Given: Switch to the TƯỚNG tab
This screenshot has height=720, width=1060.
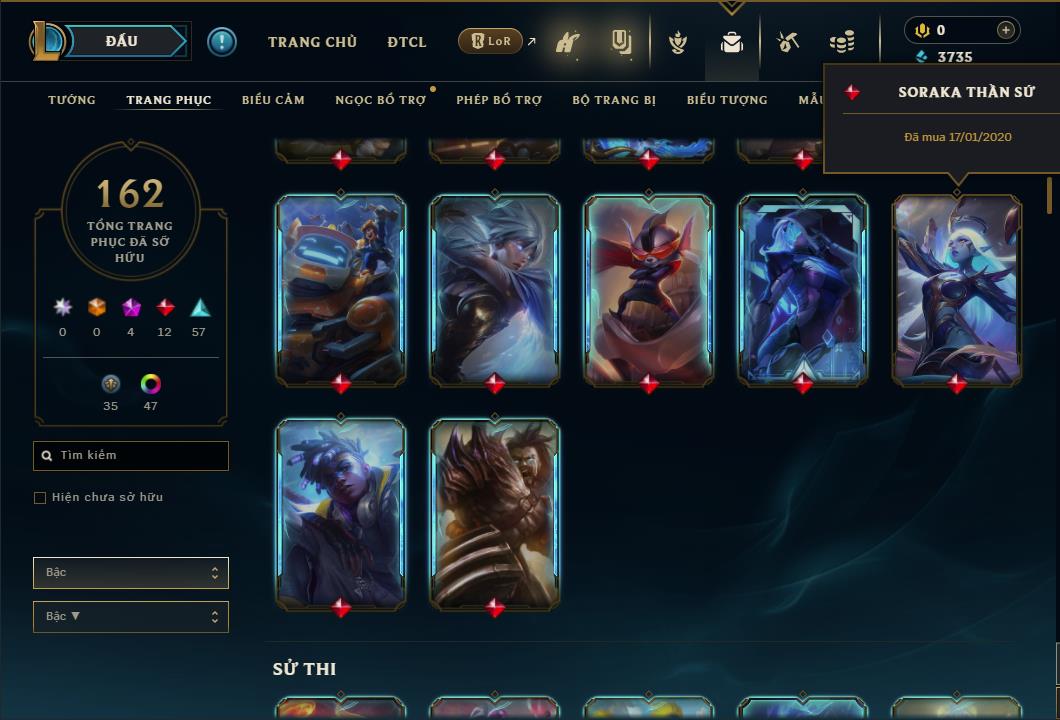Looking at the screenshot, I should tap(72, 100).
